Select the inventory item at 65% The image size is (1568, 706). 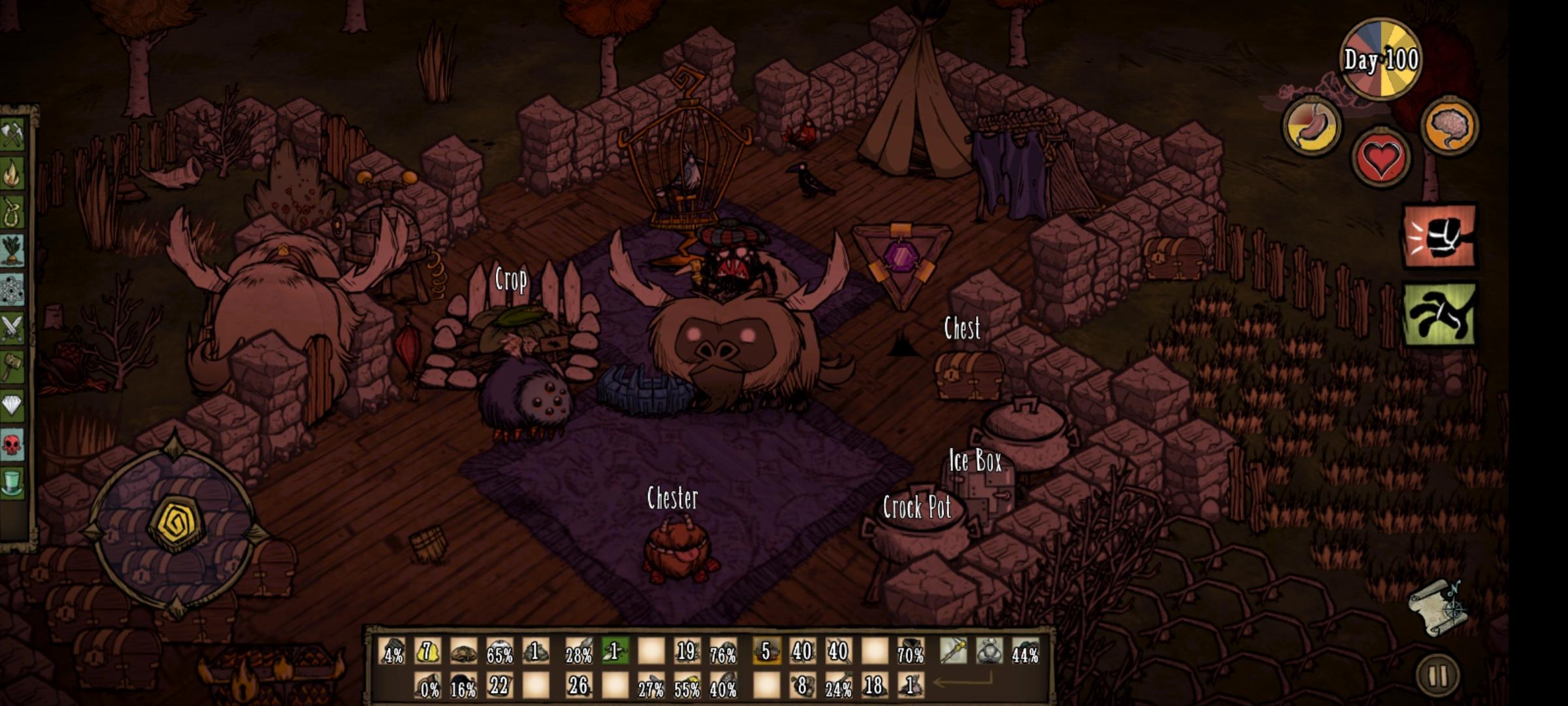[500, 652]
